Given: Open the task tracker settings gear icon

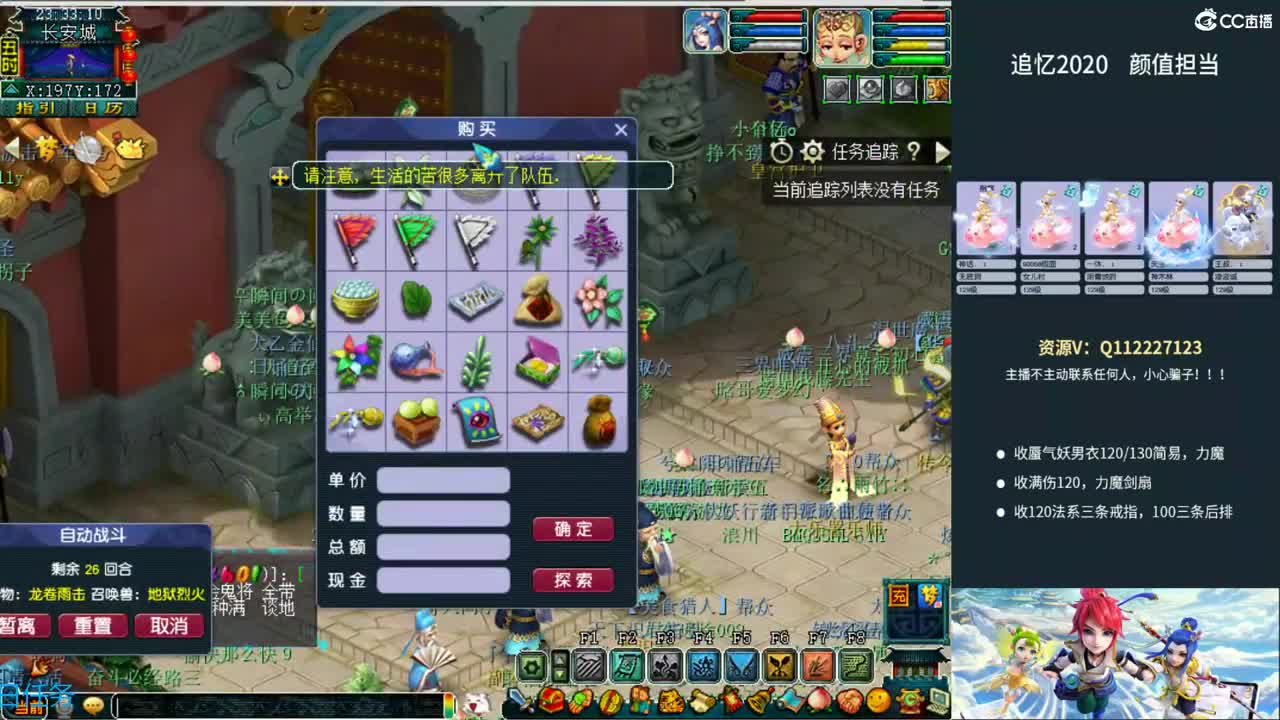Looking at the screenshot, I should 813,151.
